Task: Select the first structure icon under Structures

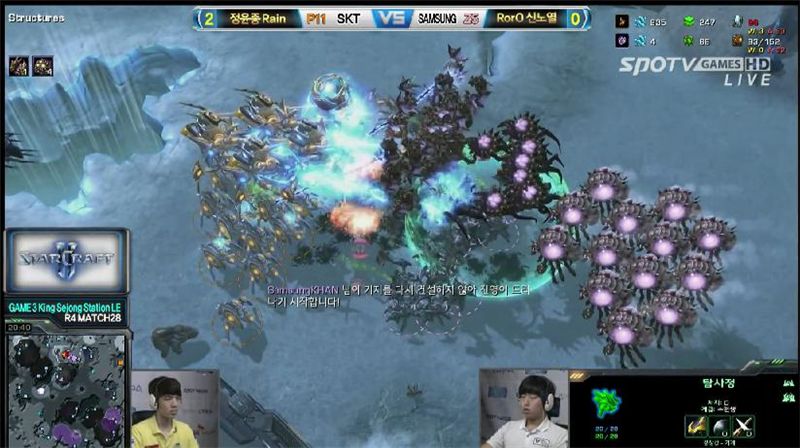Action: tap(19, 66)
